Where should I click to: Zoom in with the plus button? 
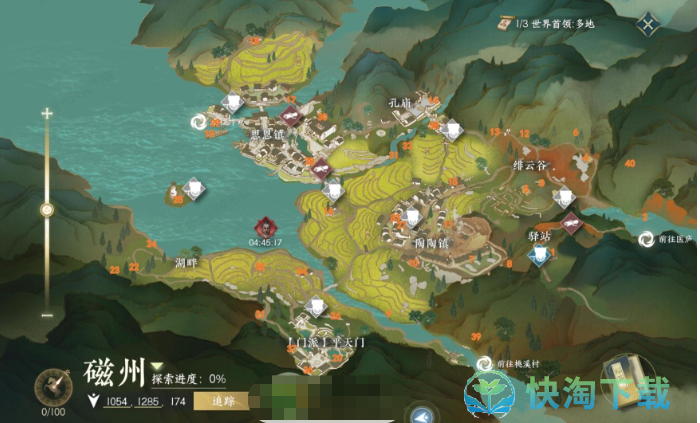[46, 114]
